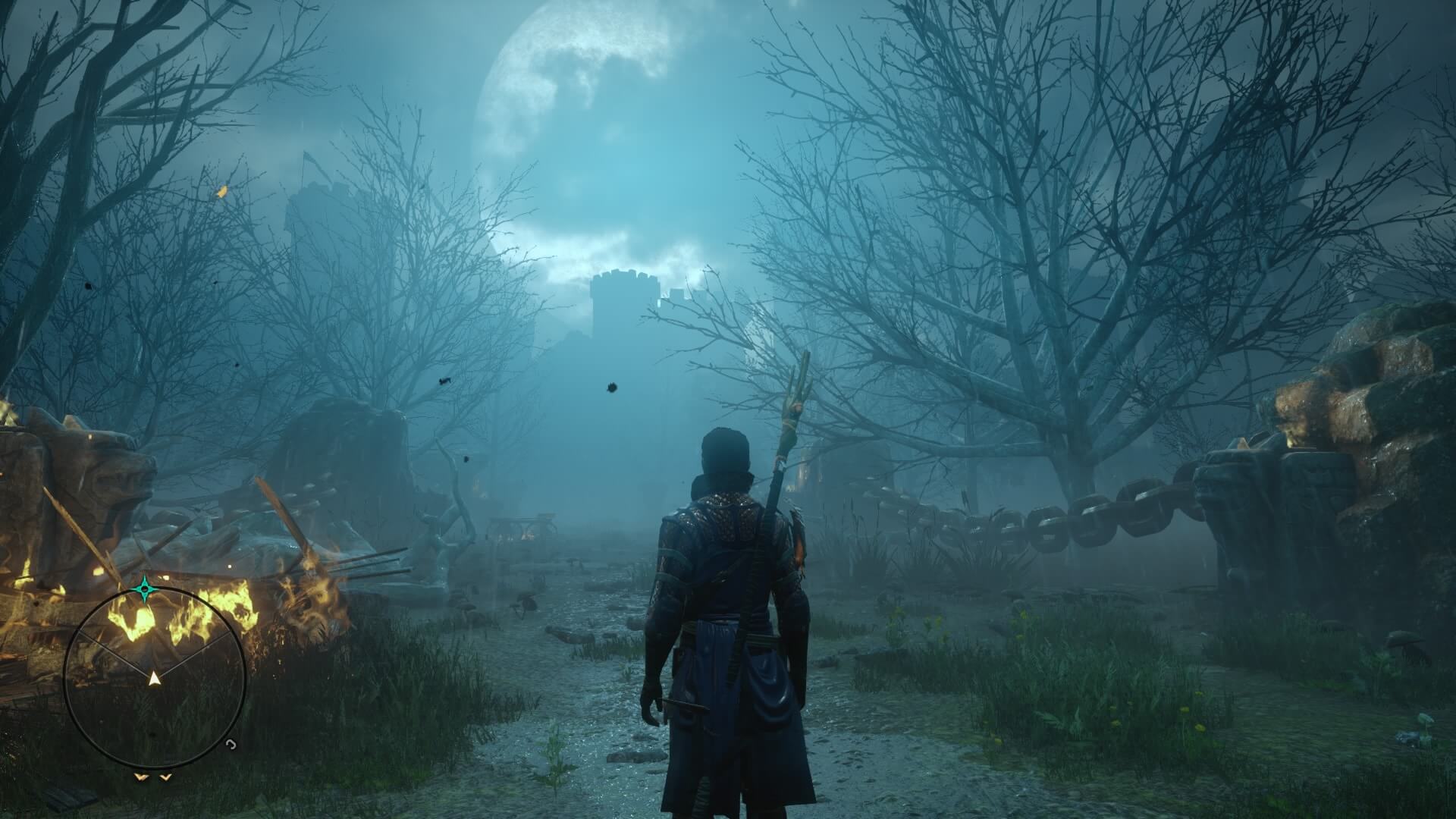This screenshot has height=819, width=1456.
Task: Click the curved turn-back arrow on the compass edge
Action: (230, 745)
